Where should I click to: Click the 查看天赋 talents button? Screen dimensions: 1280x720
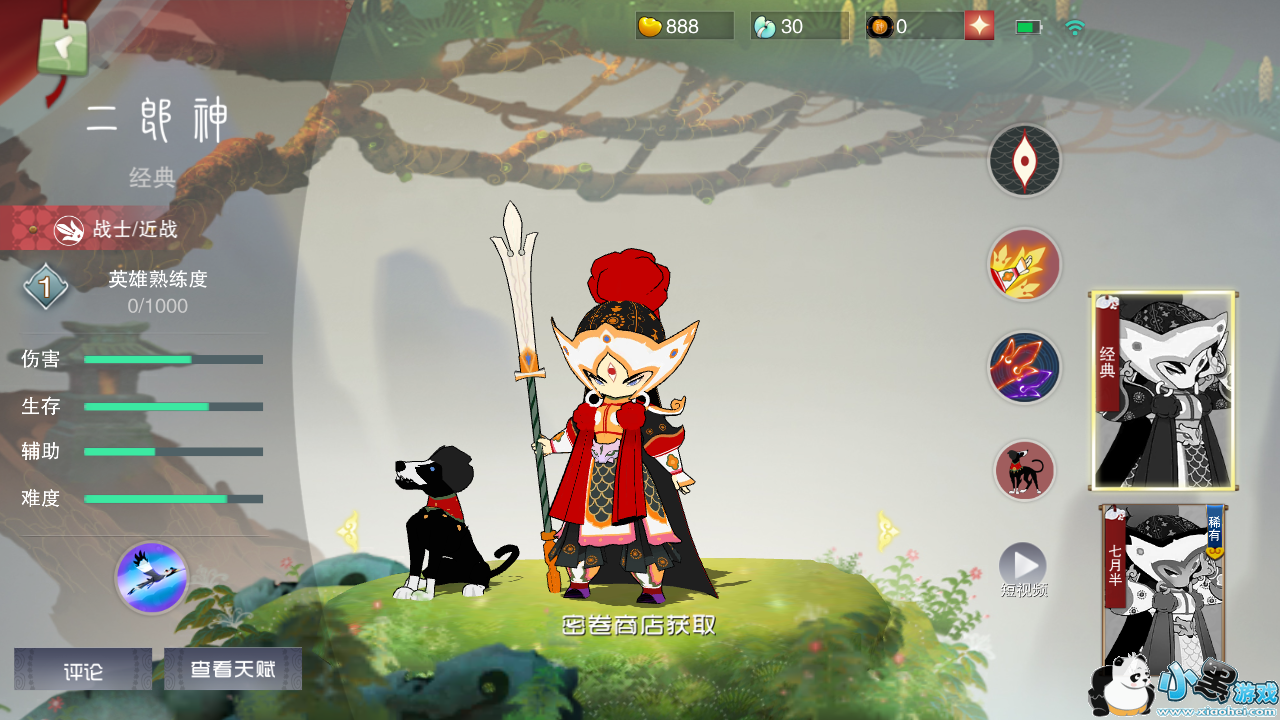click(x=233, y=669)
